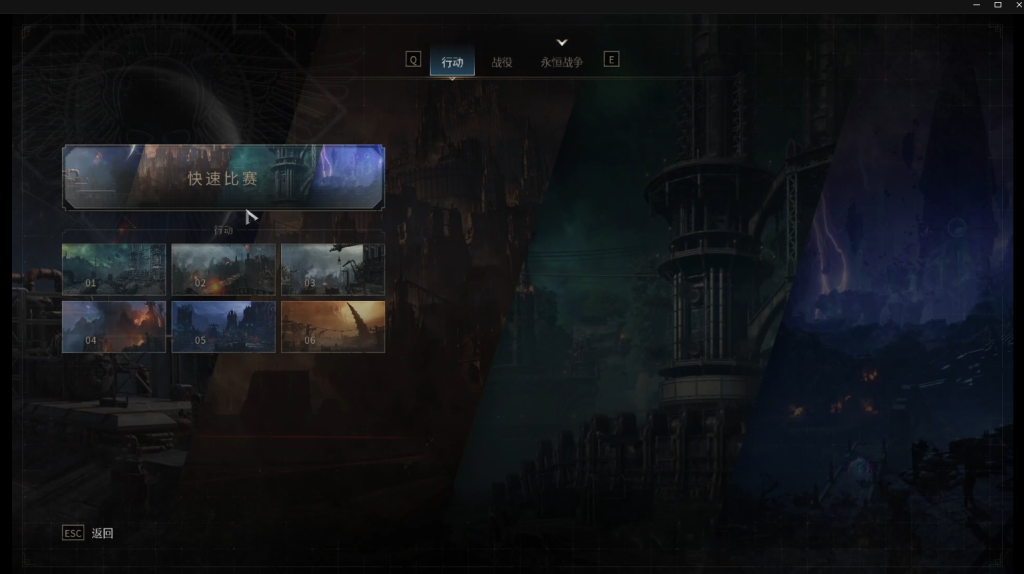Select the 永恒战争 tab
1024x574 pixels.
[x=561, y=62]
